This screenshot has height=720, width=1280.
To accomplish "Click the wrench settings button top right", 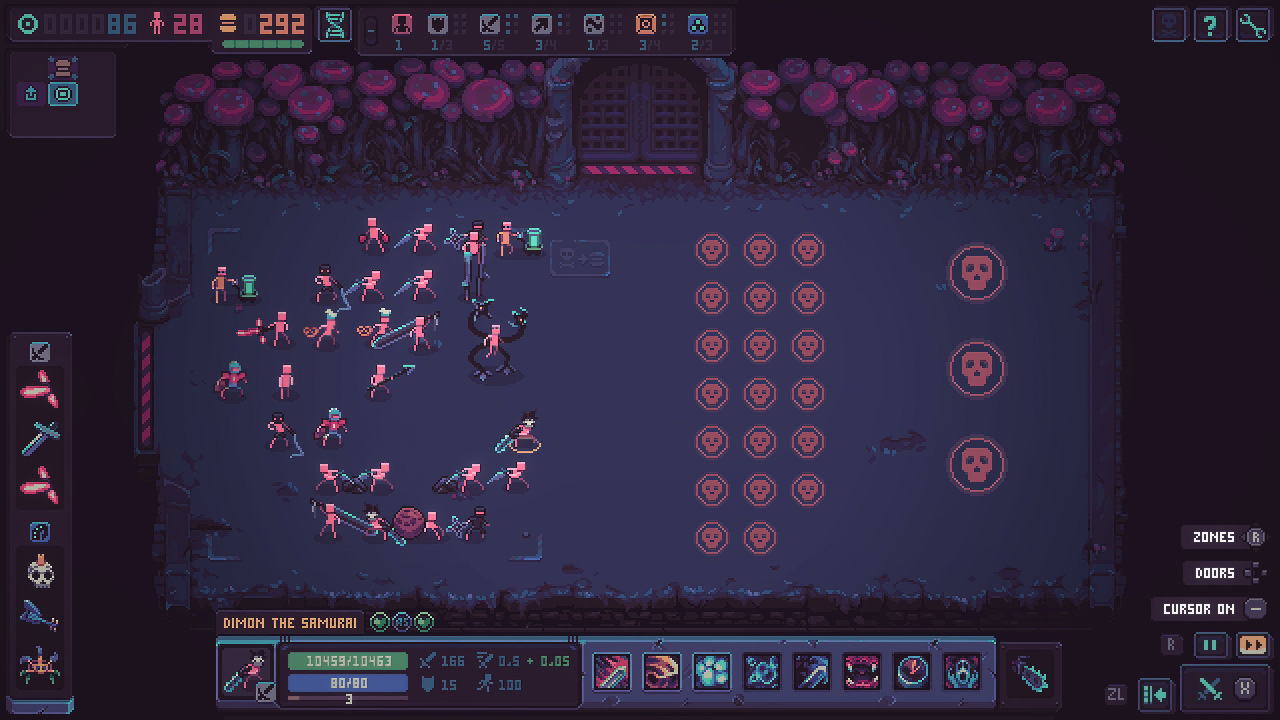I will 1251,25.
